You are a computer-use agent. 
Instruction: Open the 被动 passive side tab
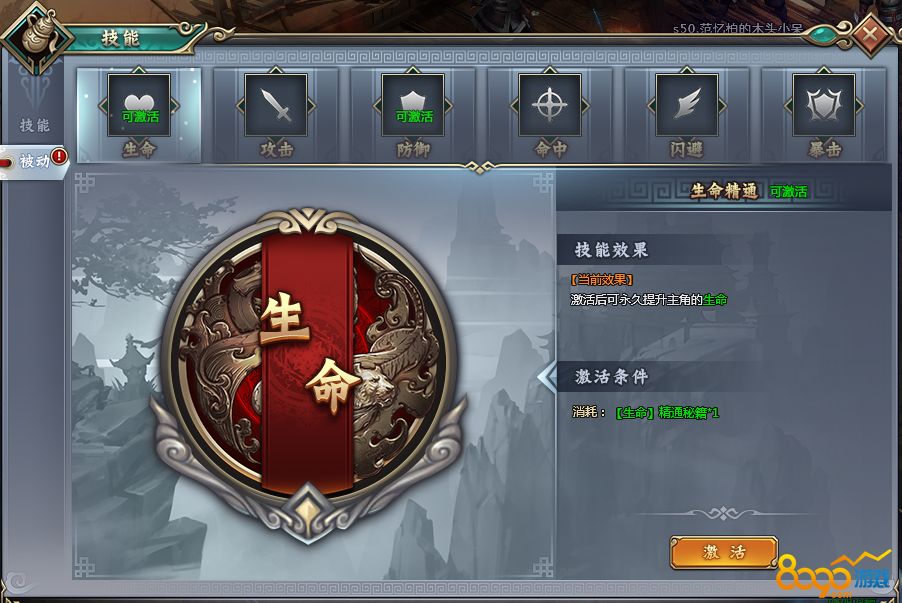point(35,160)
